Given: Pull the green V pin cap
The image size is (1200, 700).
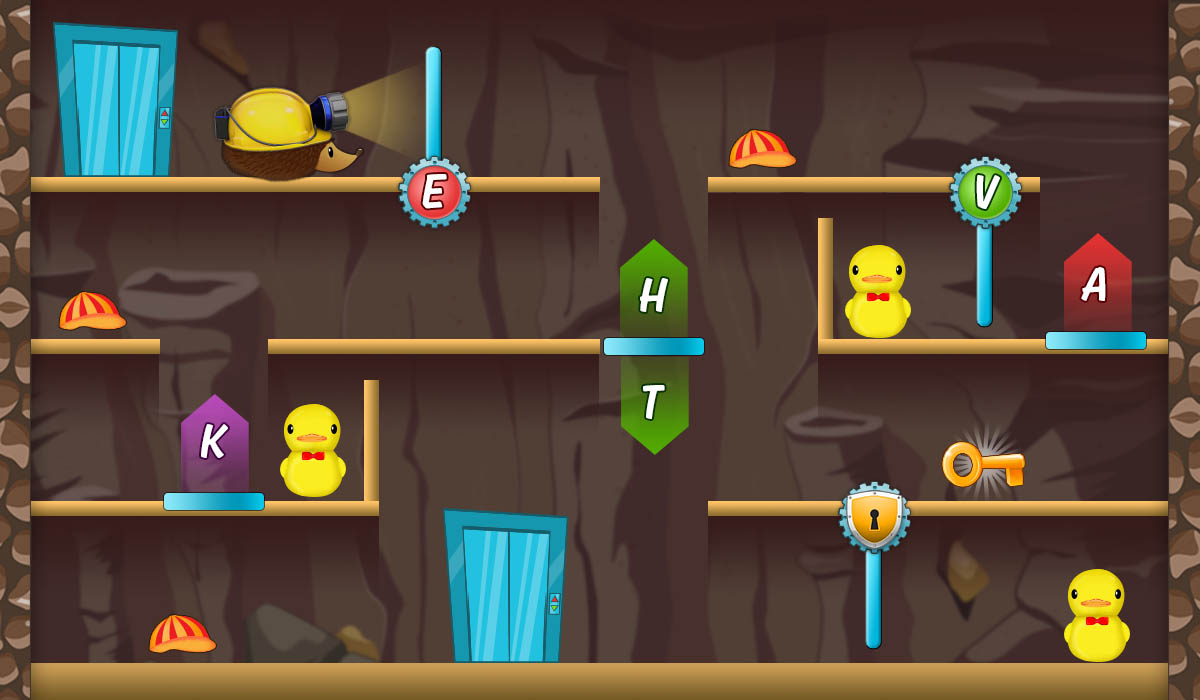Looking at the screenshot, I should [x=985, y=192].
